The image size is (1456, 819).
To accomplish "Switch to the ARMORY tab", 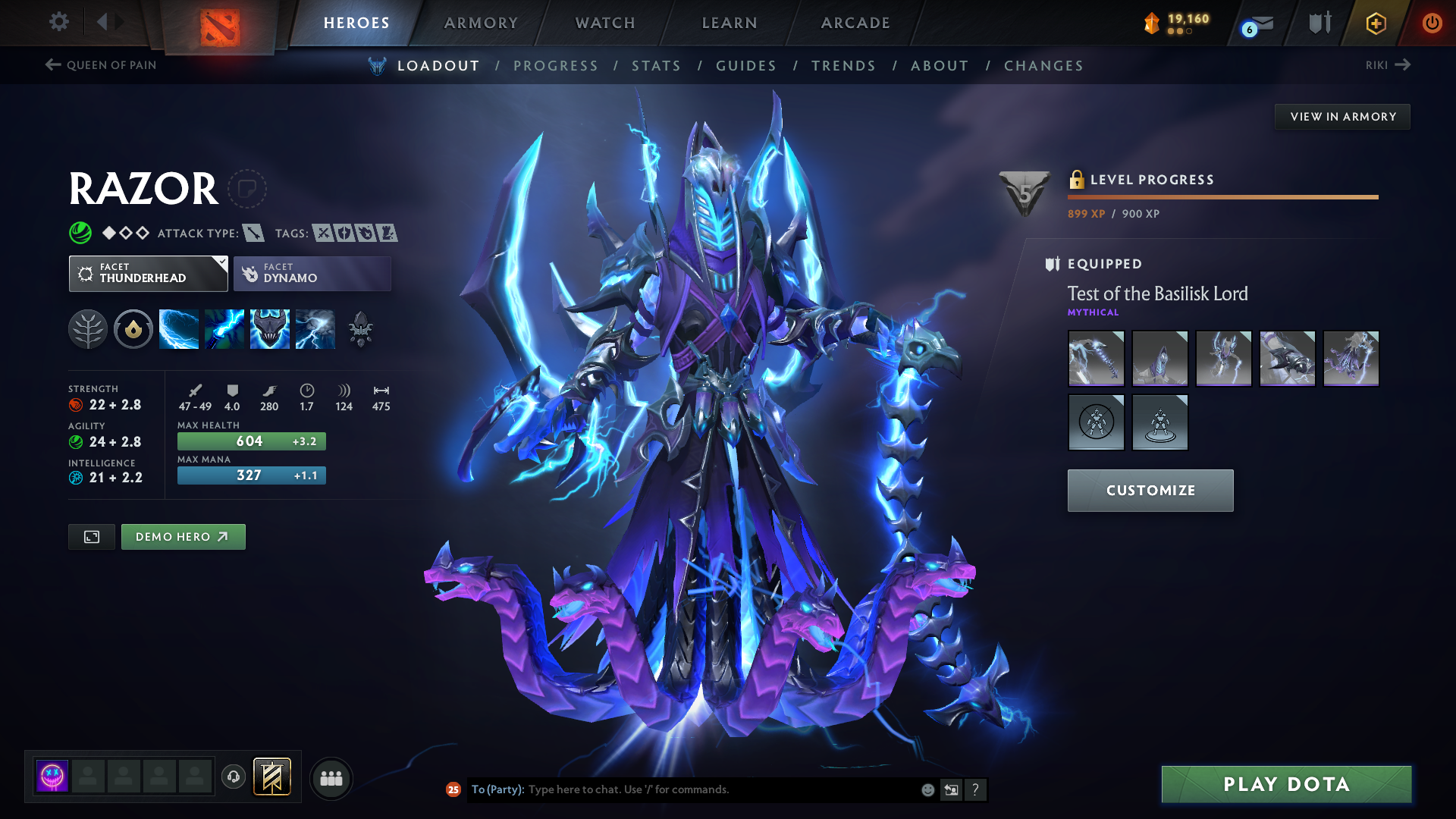I will point(481,23).
